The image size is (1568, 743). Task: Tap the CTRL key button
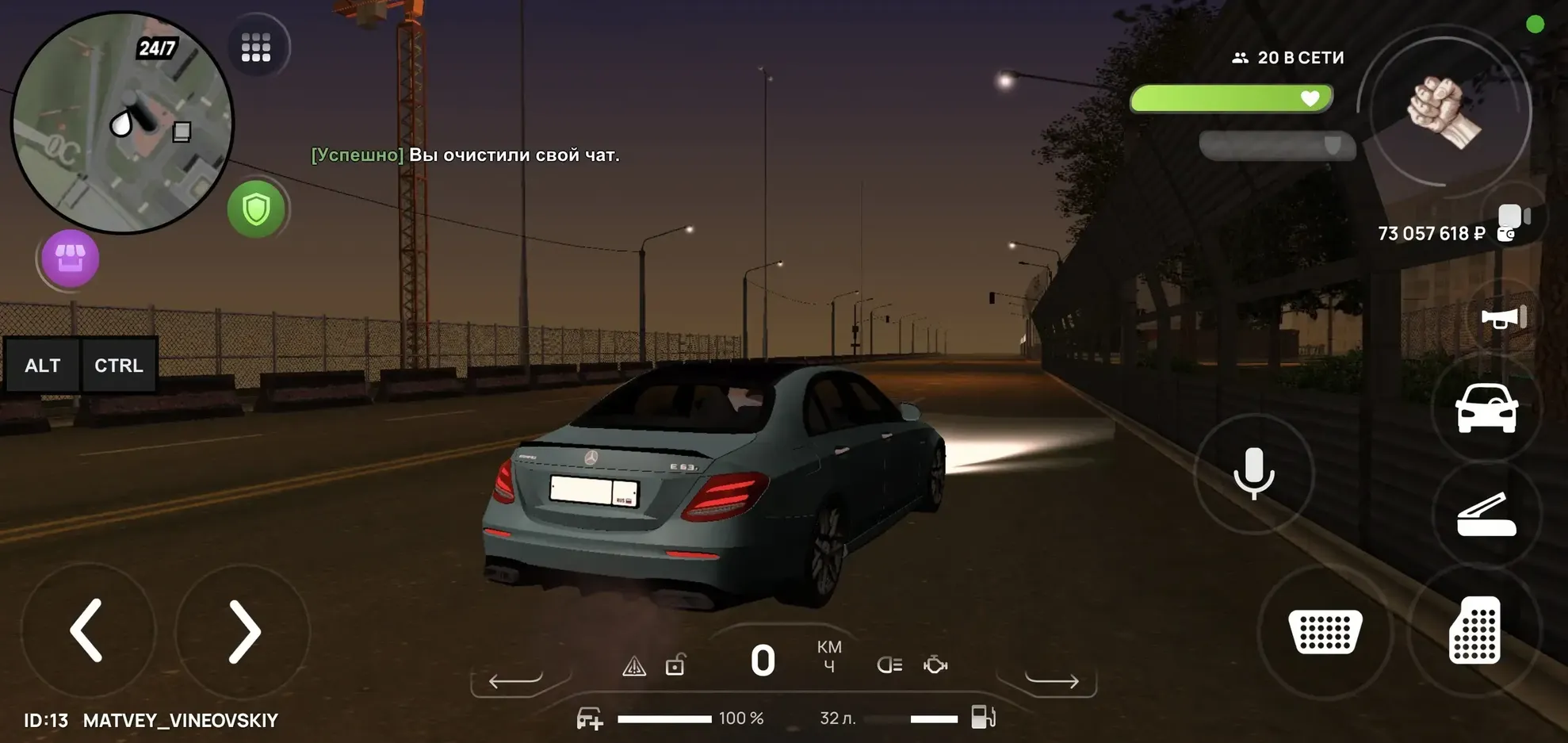(119, 366)
